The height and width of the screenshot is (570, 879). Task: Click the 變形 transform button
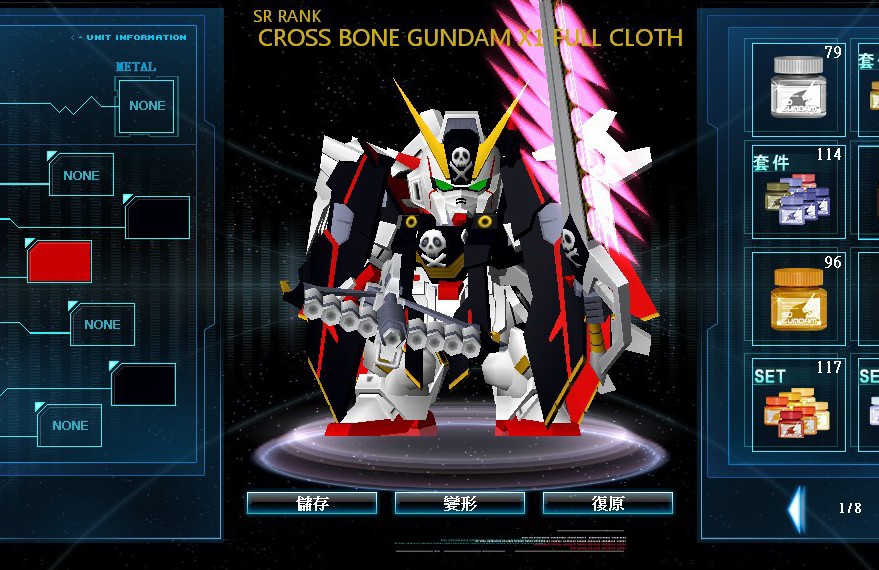coord(459,503)
